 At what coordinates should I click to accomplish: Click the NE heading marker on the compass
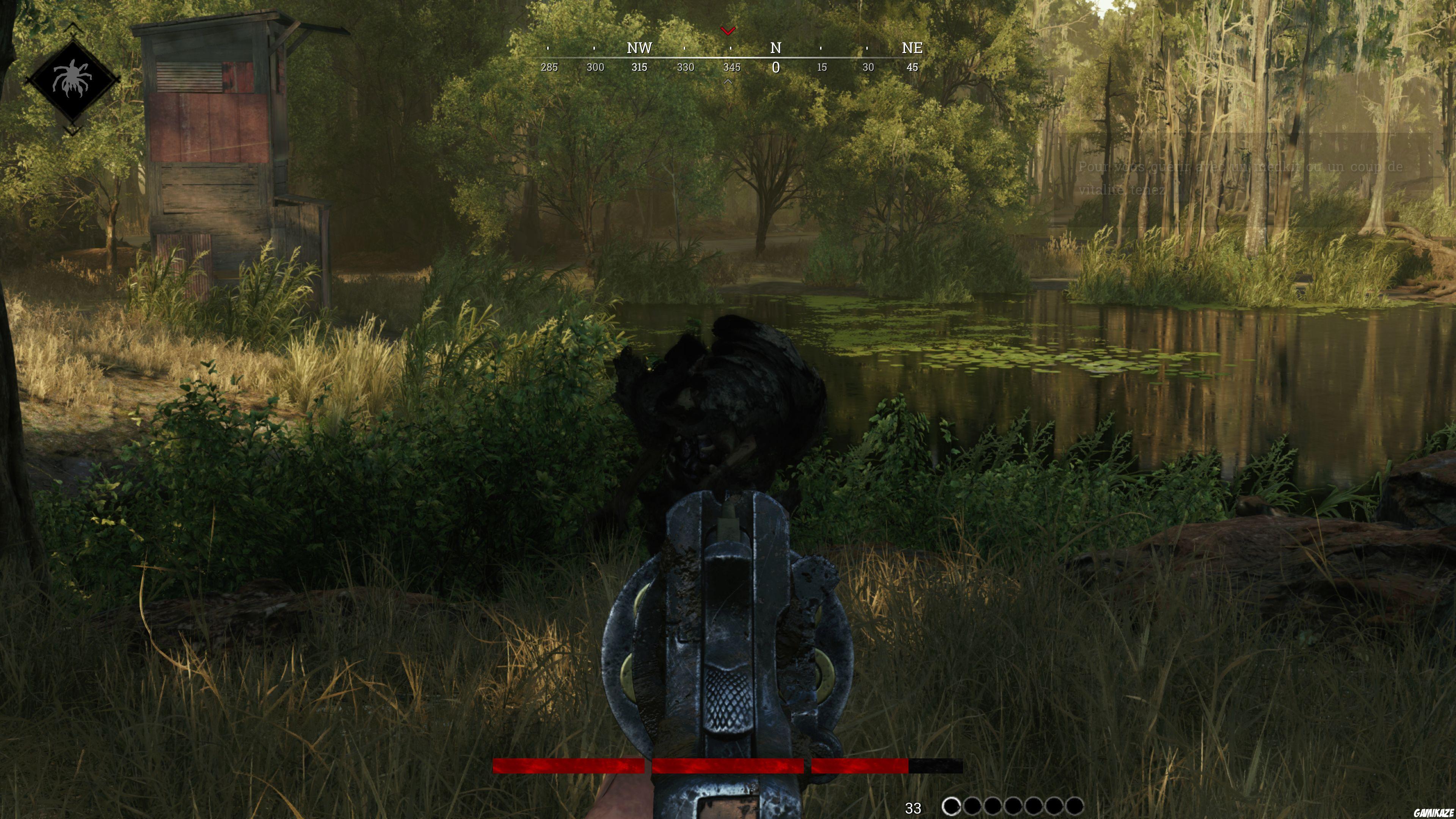pyautogui.click(x=913, y=48)
